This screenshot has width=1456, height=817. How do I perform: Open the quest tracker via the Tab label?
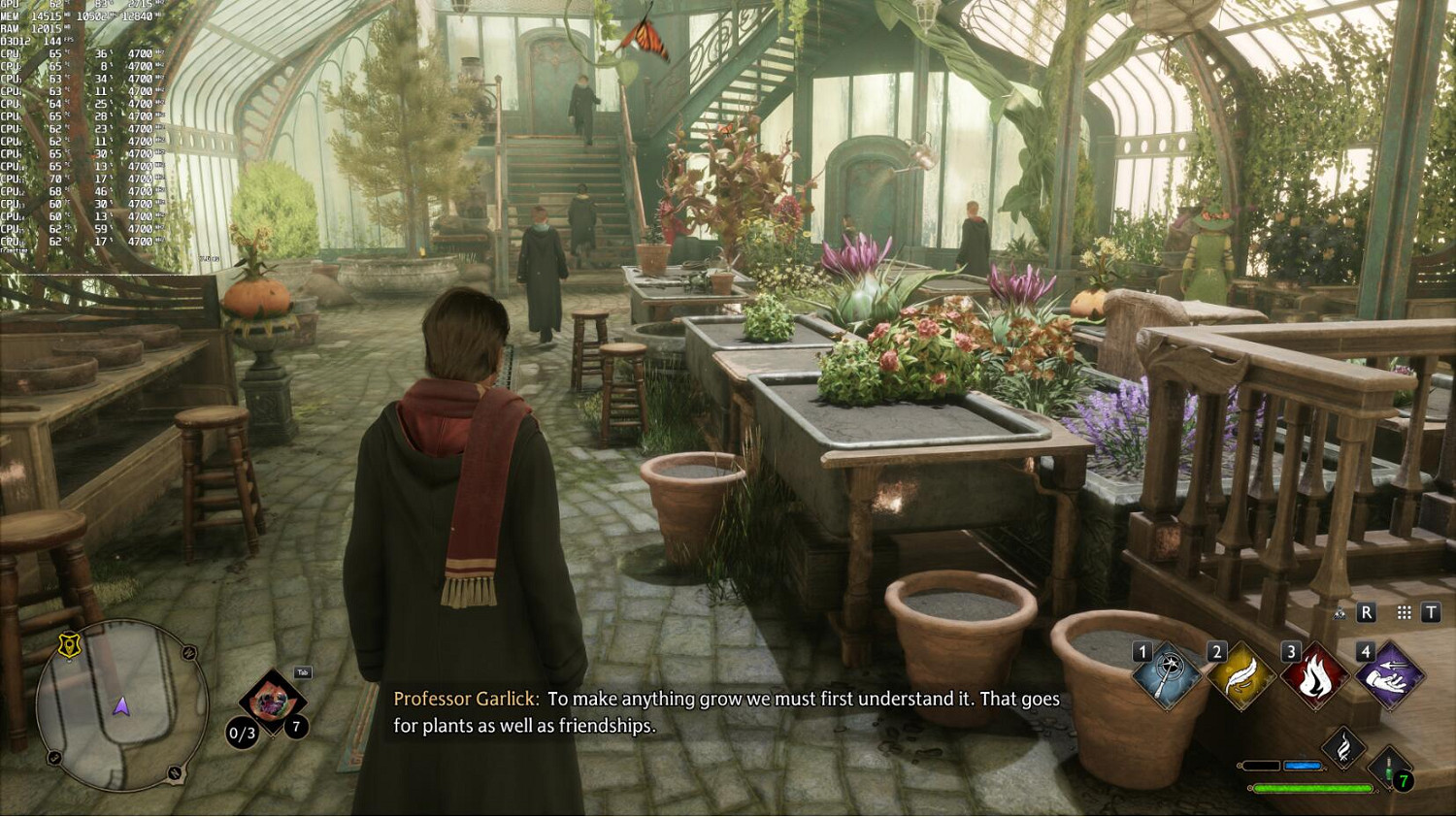point(303,672)
